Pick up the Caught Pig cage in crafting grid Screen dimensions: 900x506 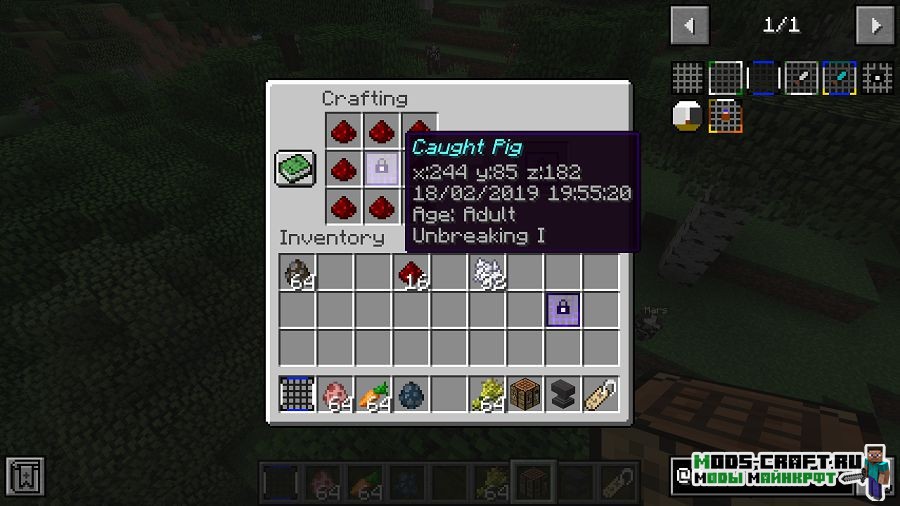(x=381, y=168)
